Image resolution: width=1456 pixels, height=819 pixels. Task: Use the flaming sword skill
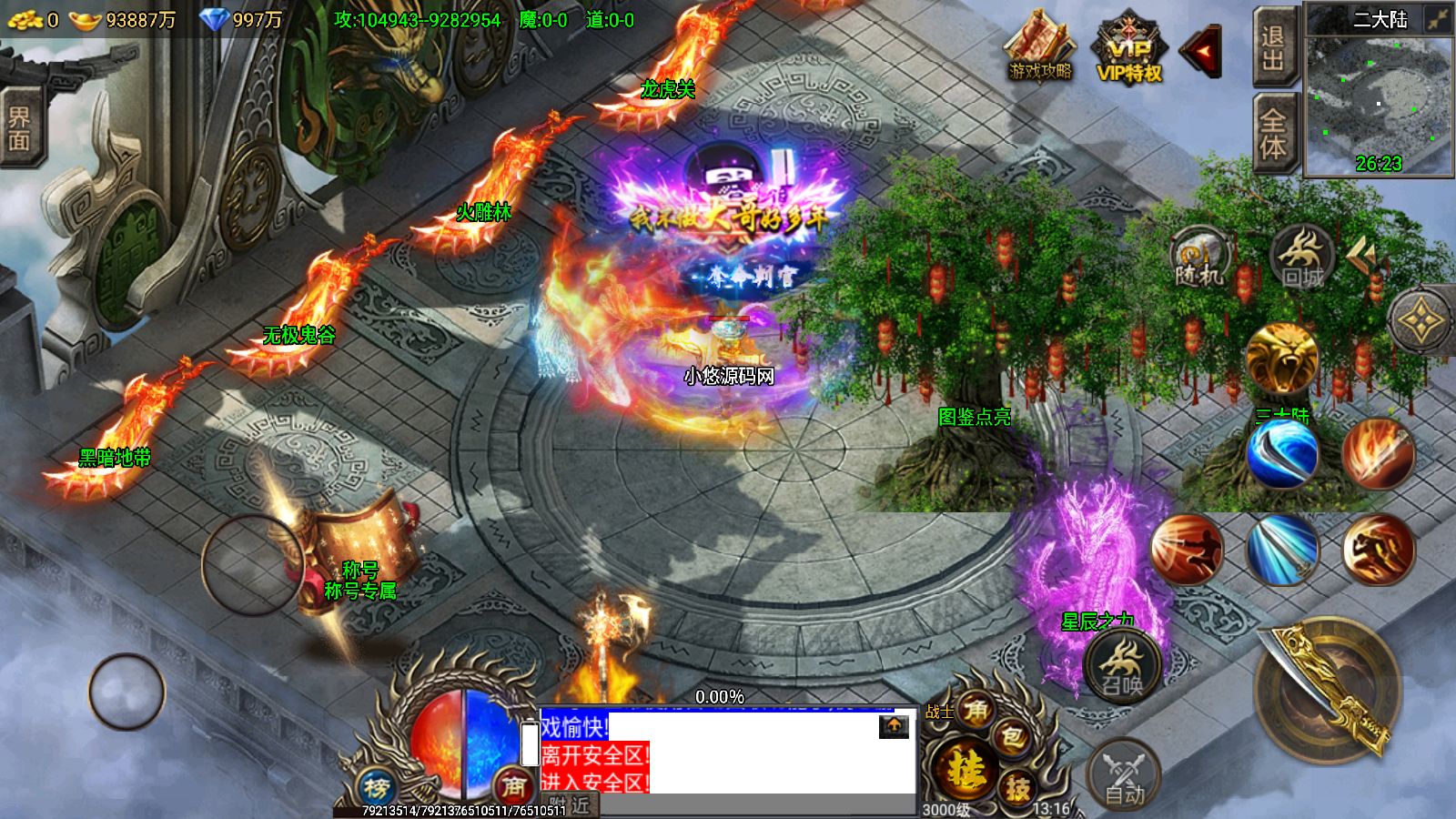(1378, 453)
